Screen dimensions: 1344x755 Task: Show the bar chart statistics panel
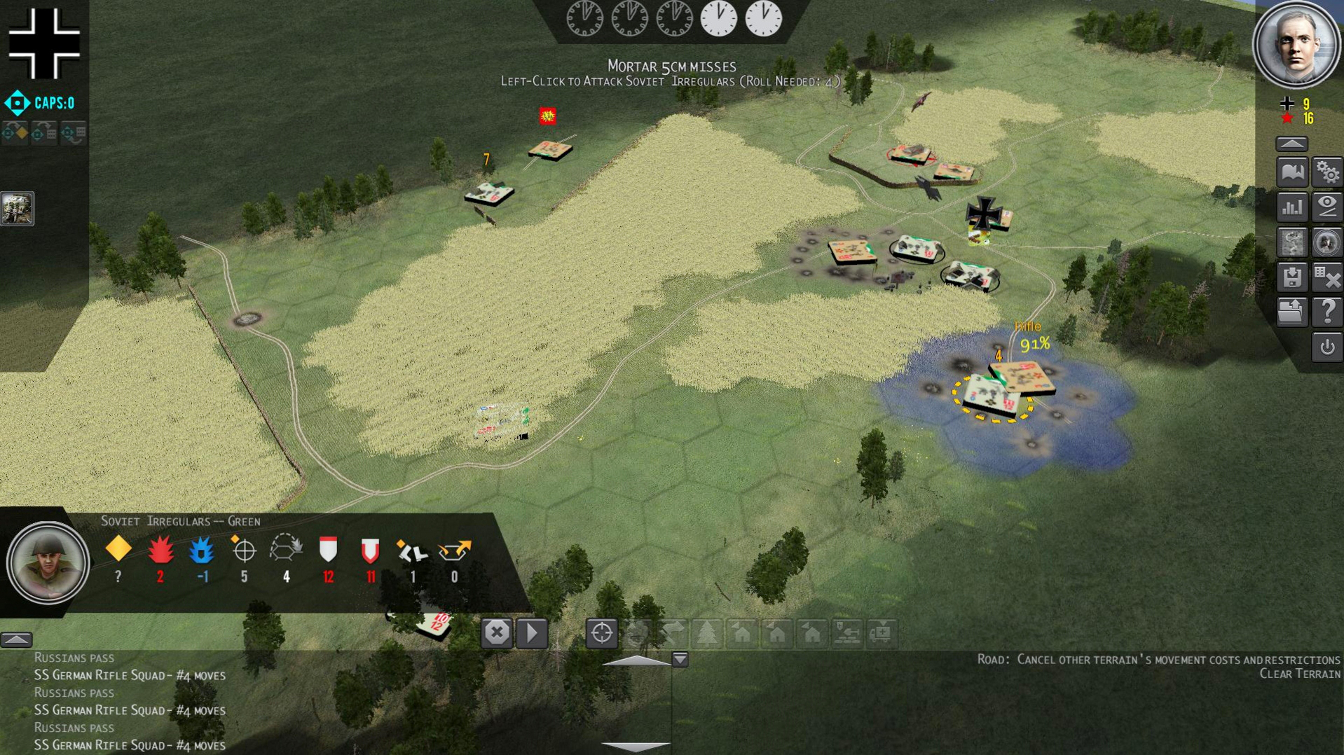click(1292, 207)
